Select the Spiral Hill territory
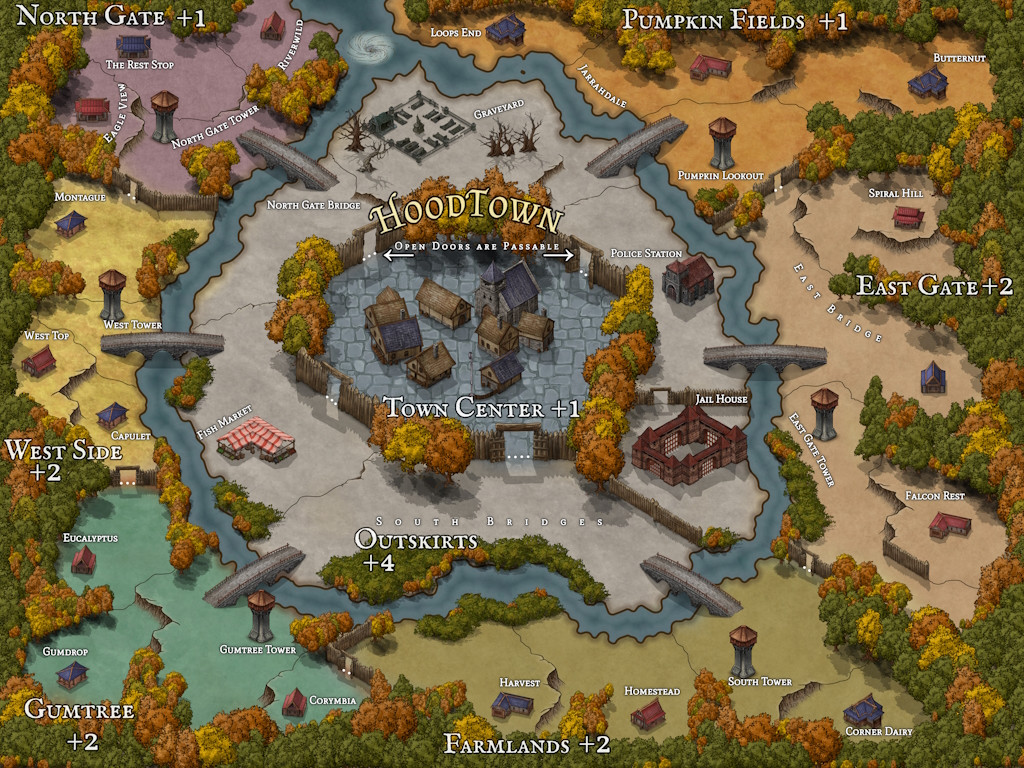 (907, 216)
